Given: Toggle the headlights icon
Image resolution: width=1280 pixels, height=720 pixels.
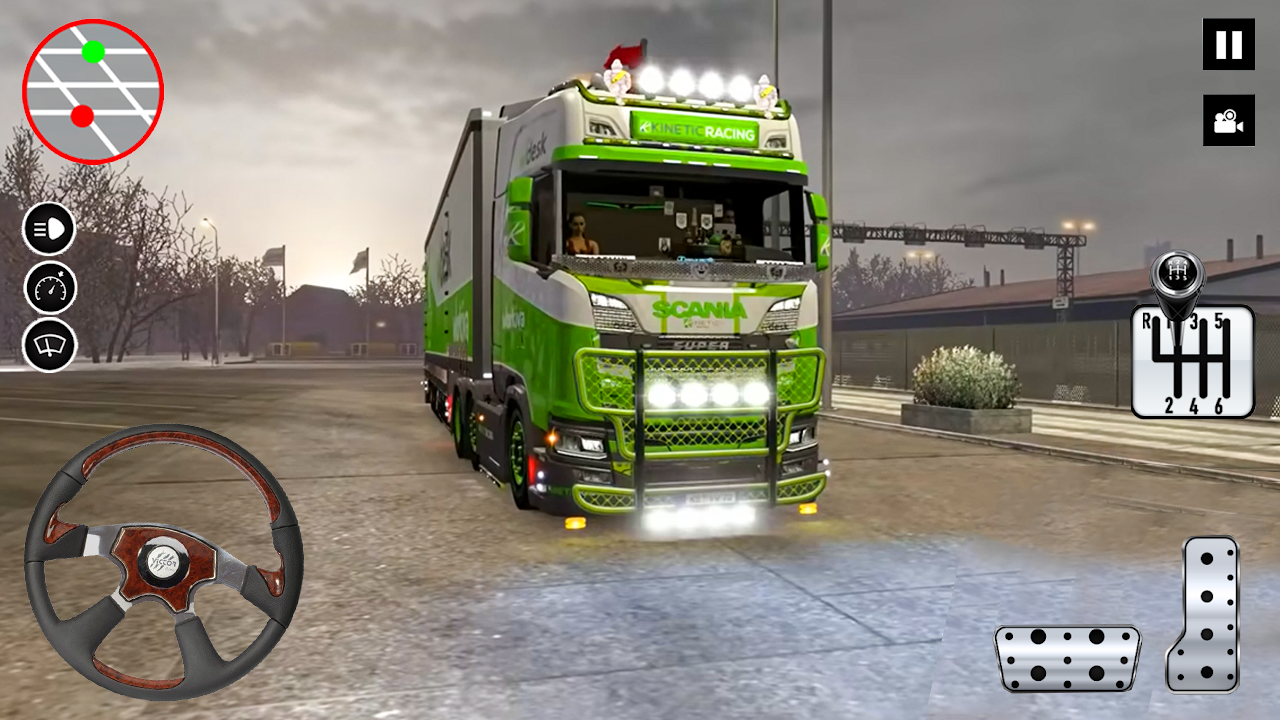Looking at the screenshot, I should coord(47,229).
